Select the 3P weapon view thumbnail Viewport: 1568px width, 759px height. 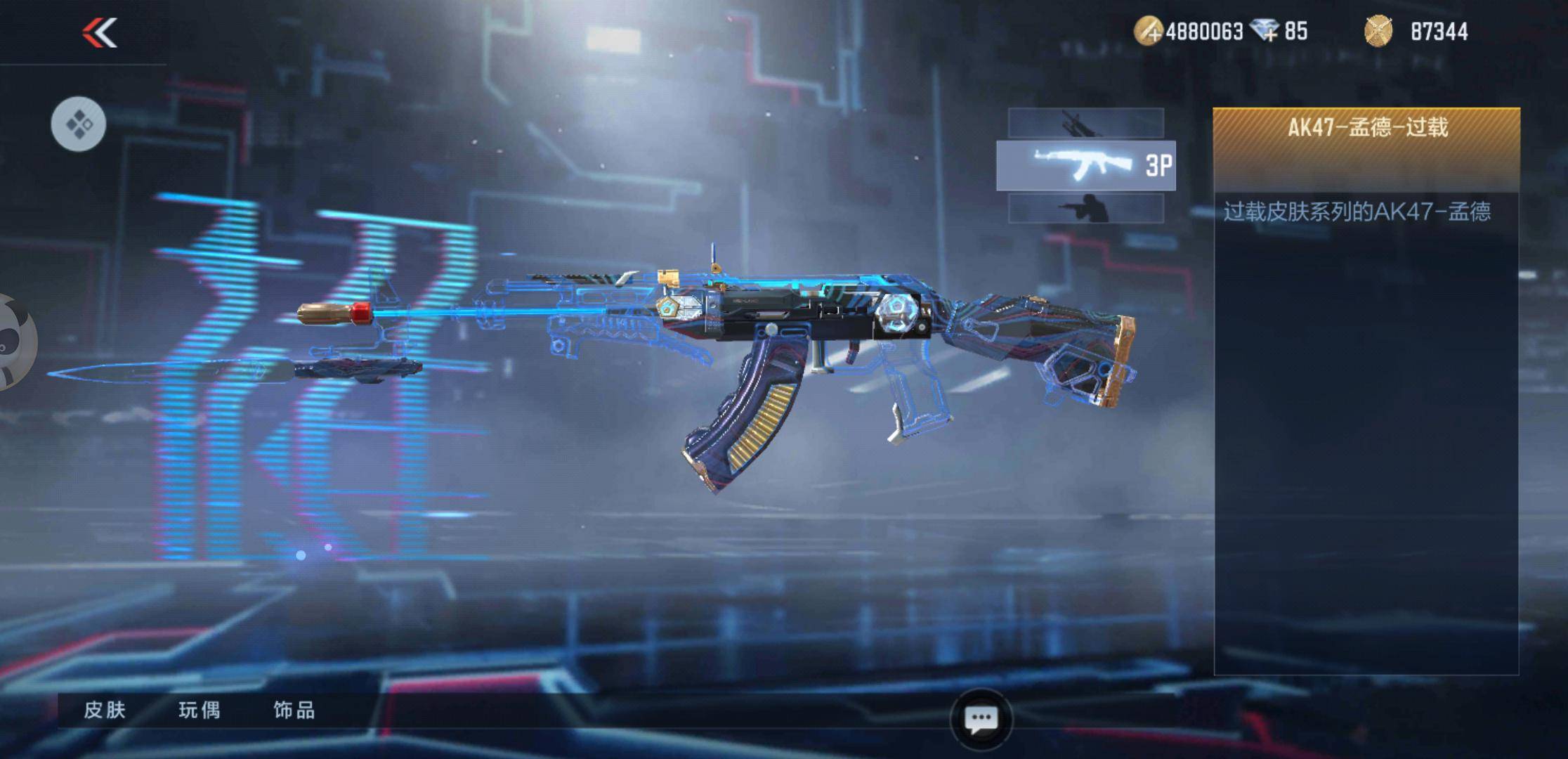[1085, 166]
